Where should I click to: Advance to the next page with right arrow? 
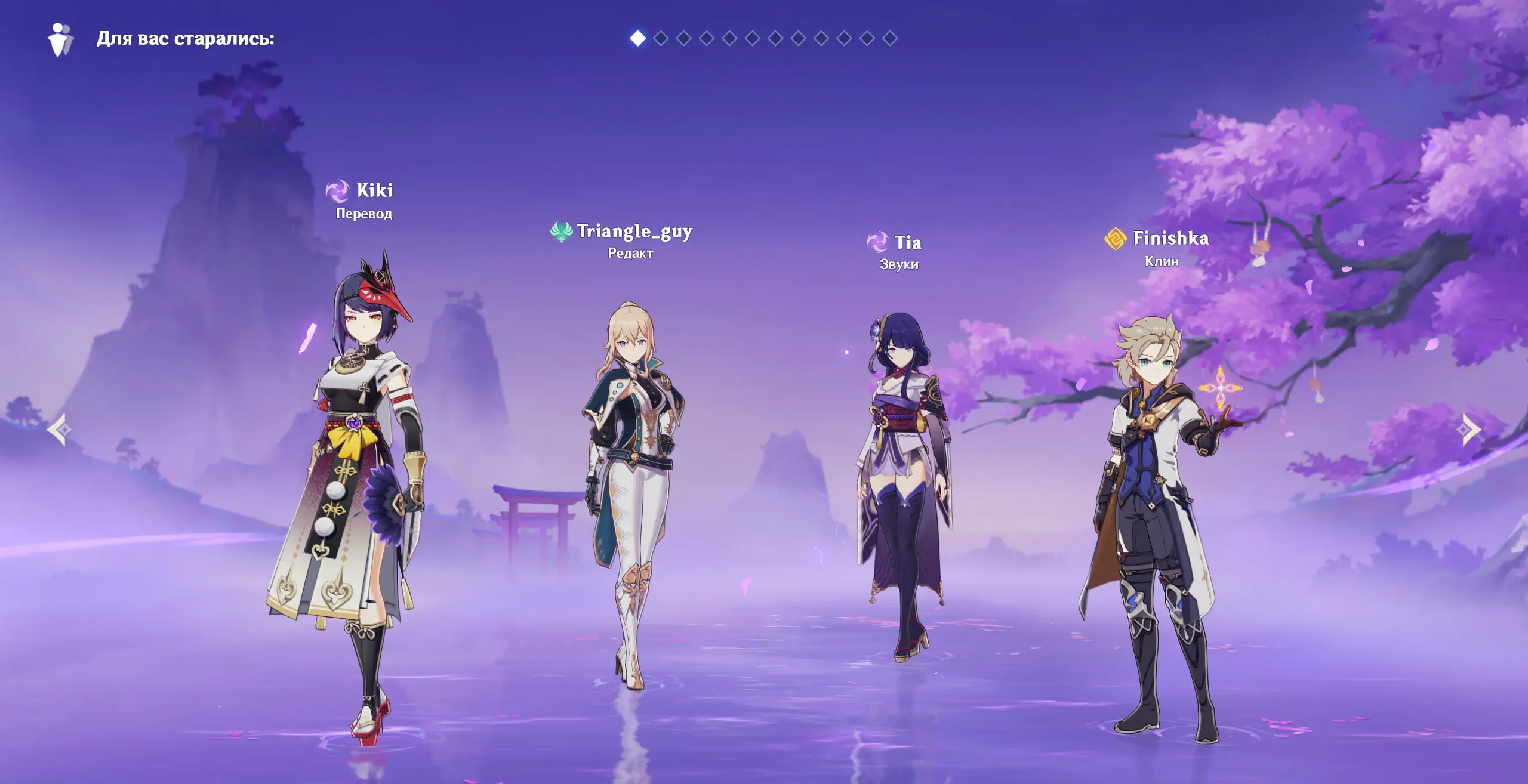point(1470,429)
